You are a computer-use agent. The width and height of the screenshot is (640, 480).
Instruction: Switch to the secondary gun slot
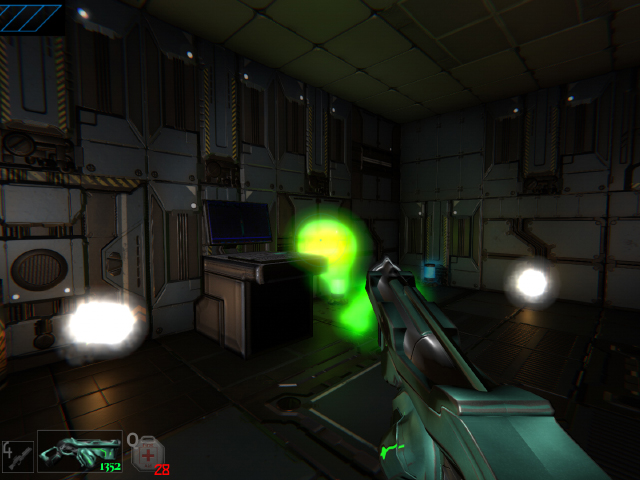(17, 455)
